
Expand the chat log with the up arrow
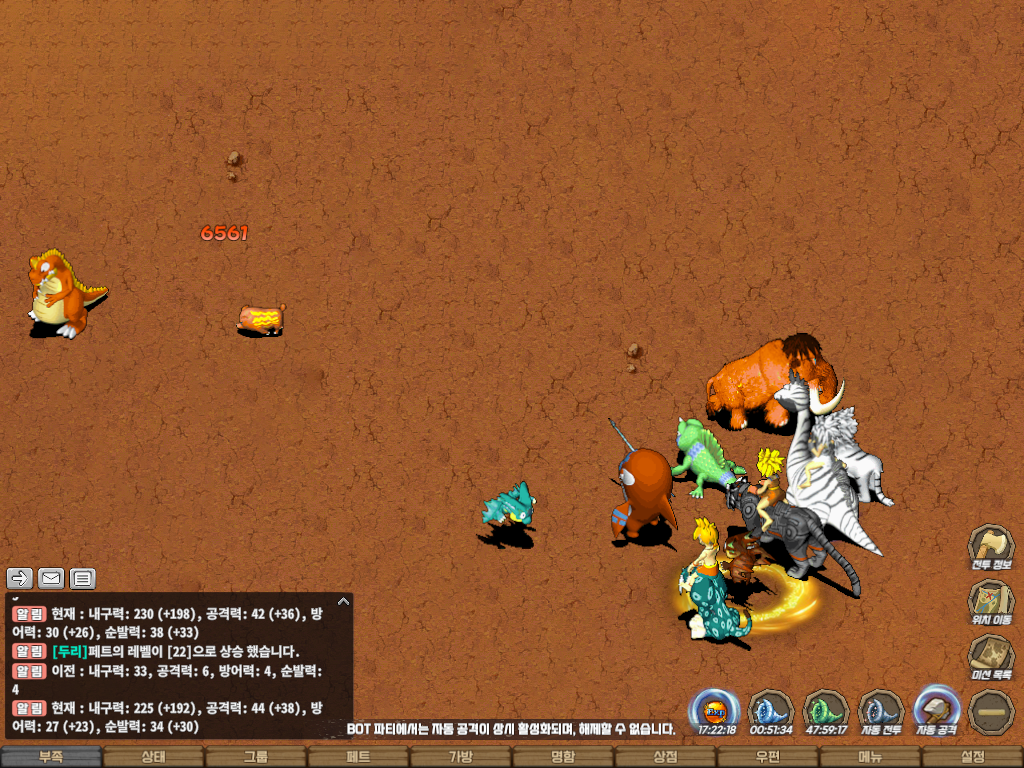pos(343,601)
